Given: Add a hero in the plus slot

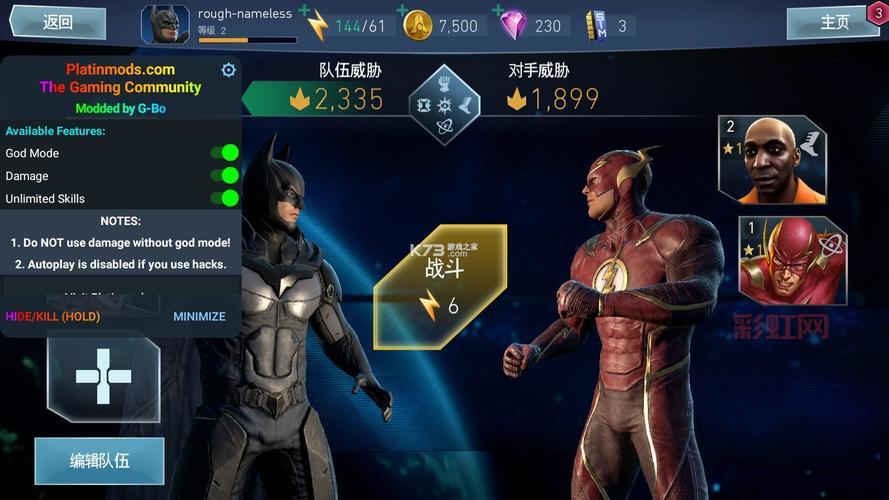Looking at the screenshot, I should [x=103, y=377].
